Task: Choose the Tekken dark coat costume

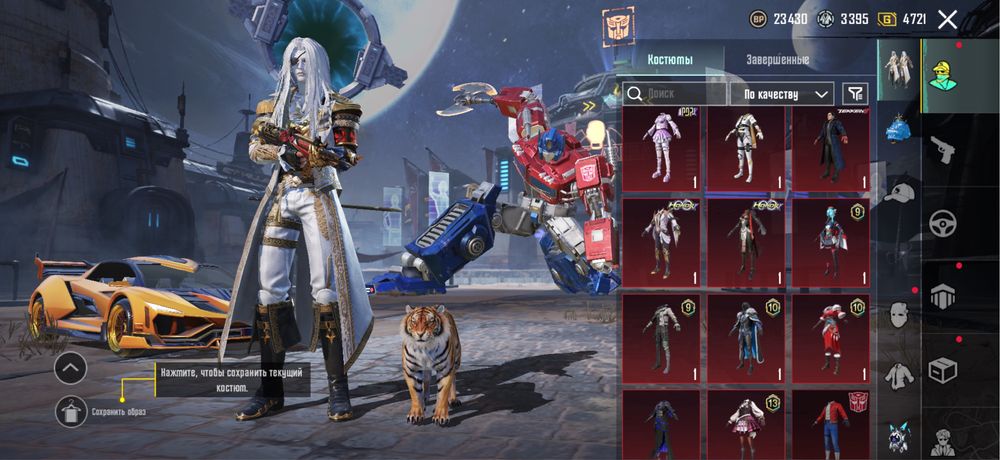Action: tap(830, 149)
